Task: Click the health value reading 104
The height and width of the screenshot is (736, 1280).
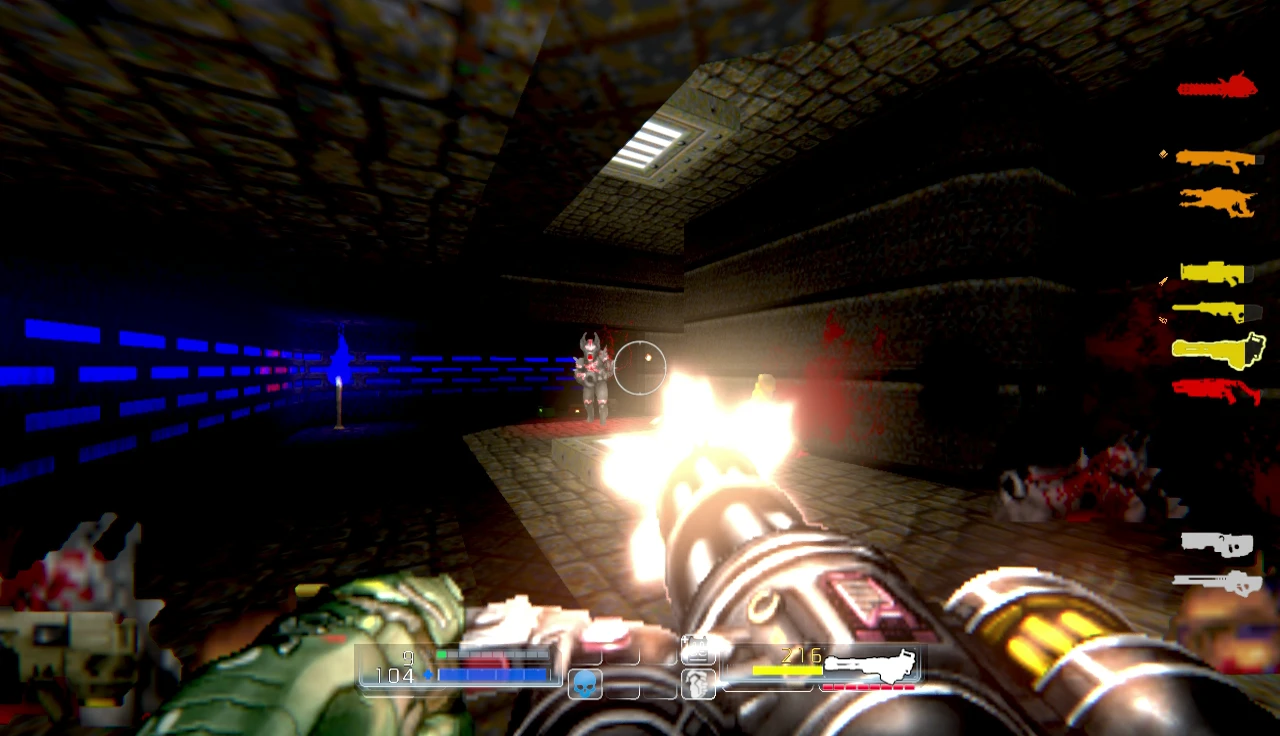Action: 398,677
